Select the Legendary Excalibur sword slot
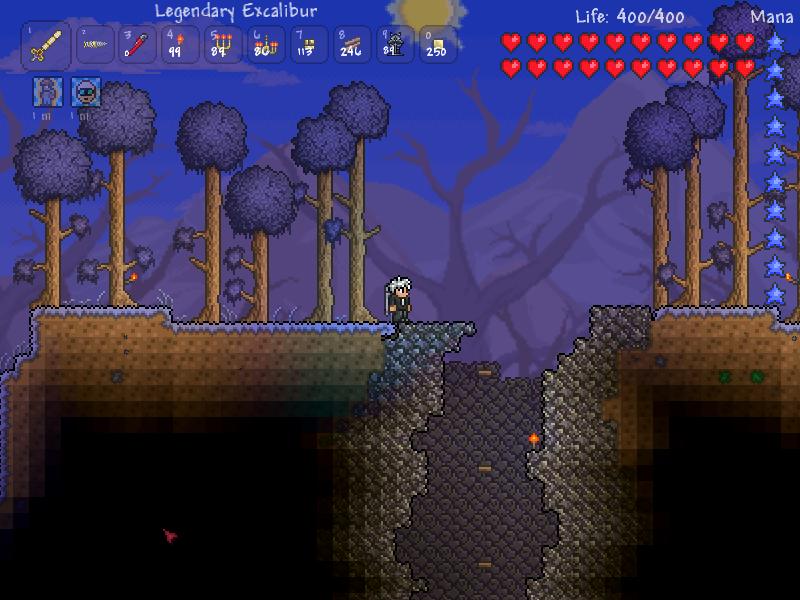This screenshot has width=800, height=600. (x=46, y=46)
